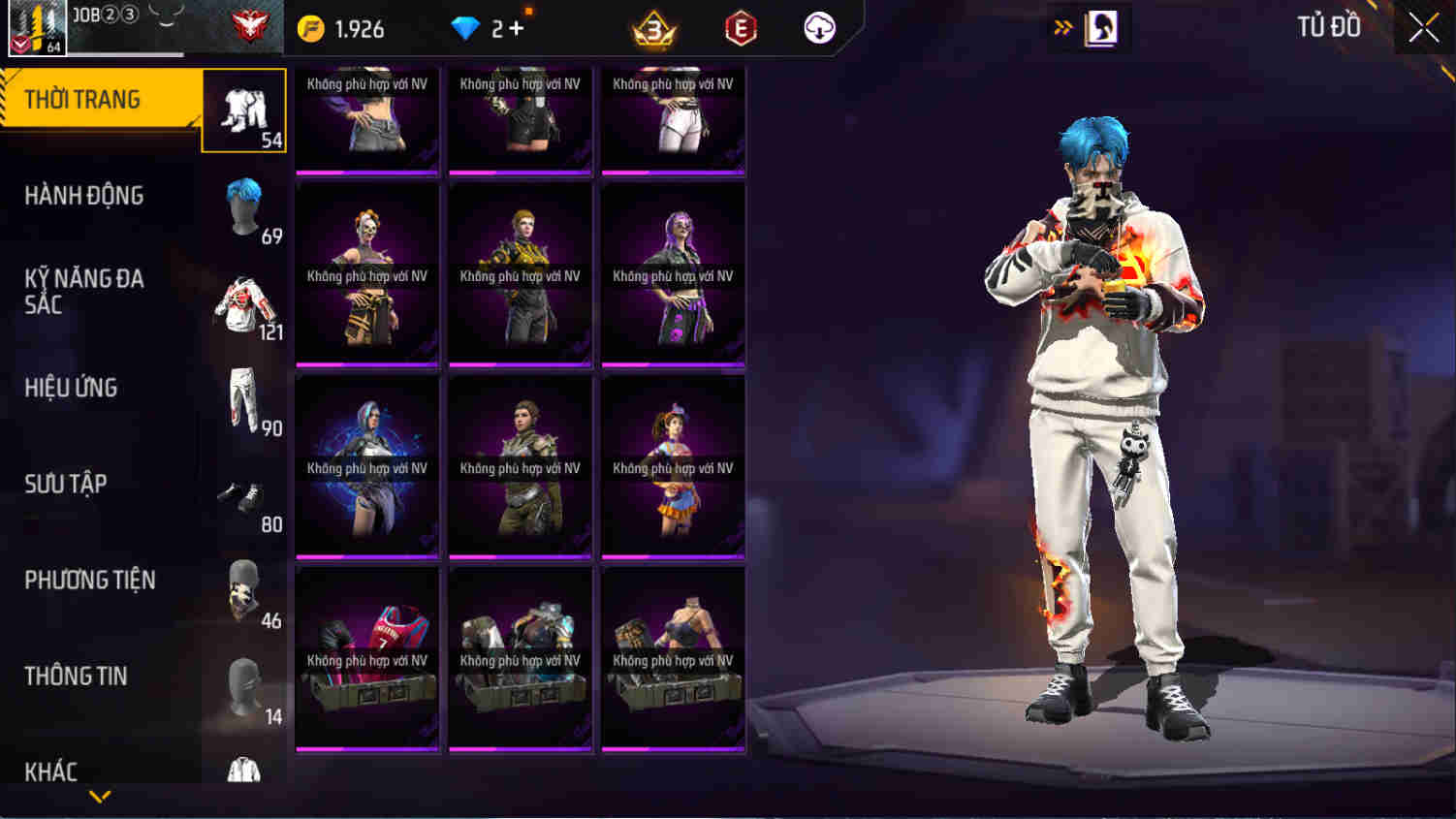This screenshot has height=819, width=1456.
Task: Select the shoes category showing 80
Action: click(244, 499)
